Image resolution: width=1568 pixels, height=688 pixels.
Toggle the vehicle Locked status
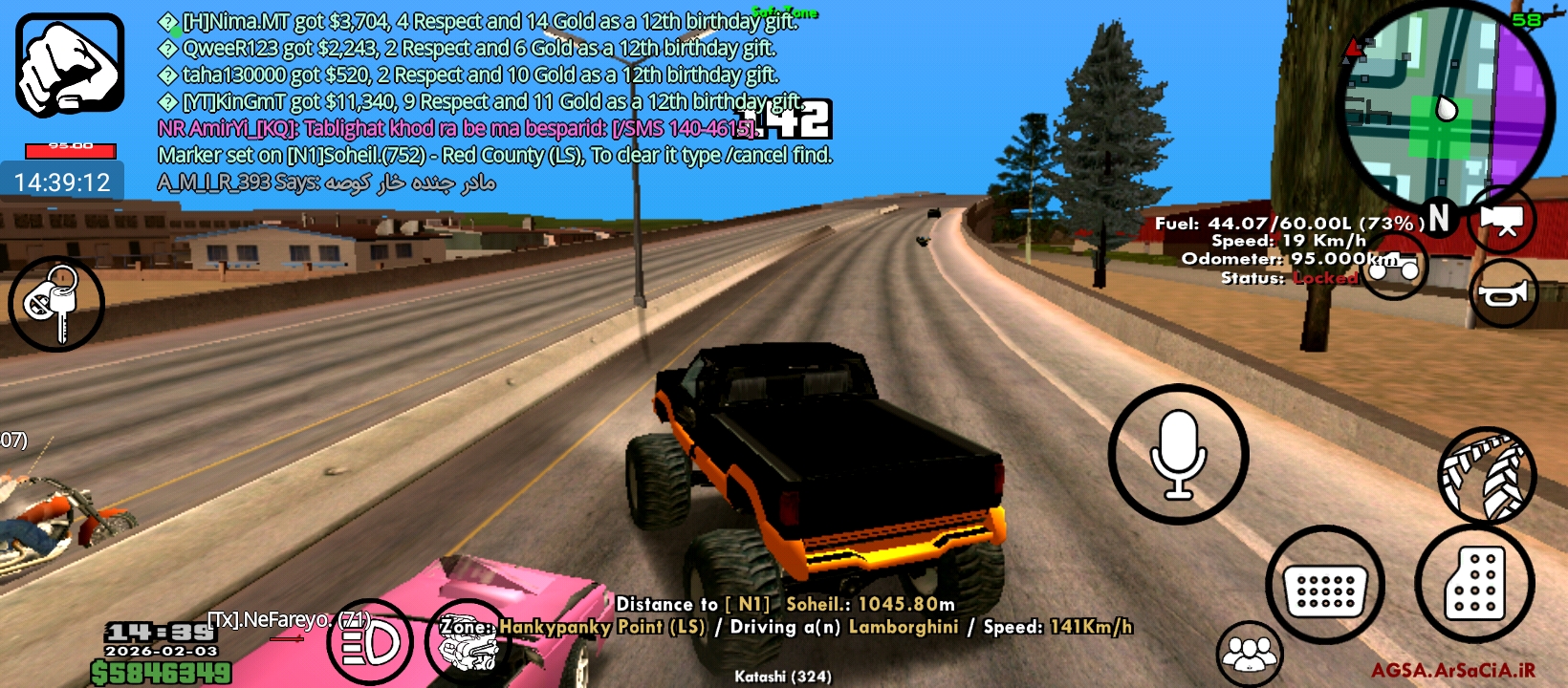[x=1325, y=278]
